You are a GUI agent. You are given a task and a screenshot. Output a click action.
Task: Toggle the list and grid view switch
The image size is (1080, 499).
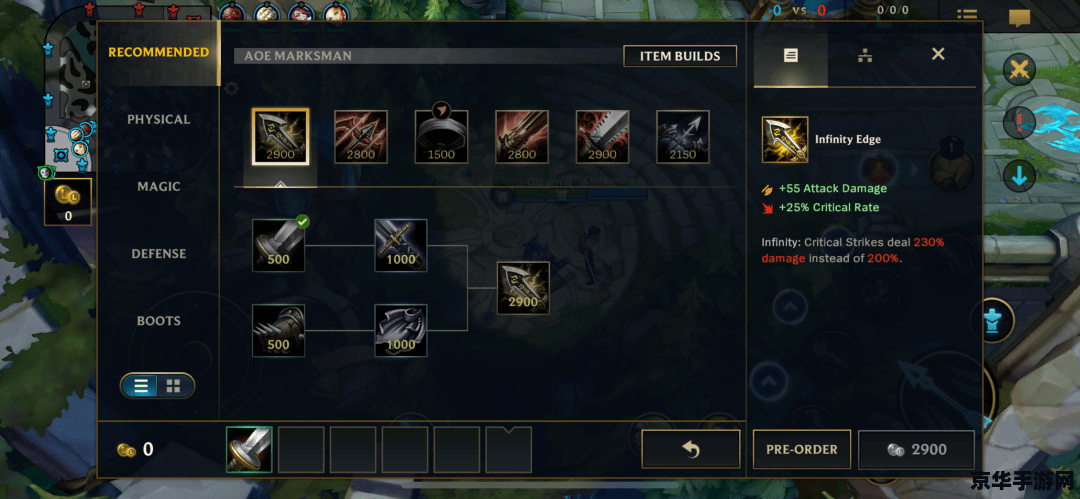pyautogui.click(x=157, y=386)
